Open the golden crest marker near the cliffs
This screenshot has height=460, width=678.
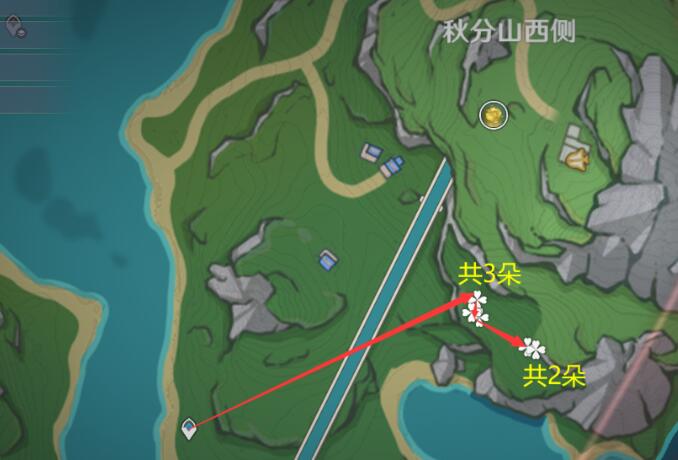(576, 157)
